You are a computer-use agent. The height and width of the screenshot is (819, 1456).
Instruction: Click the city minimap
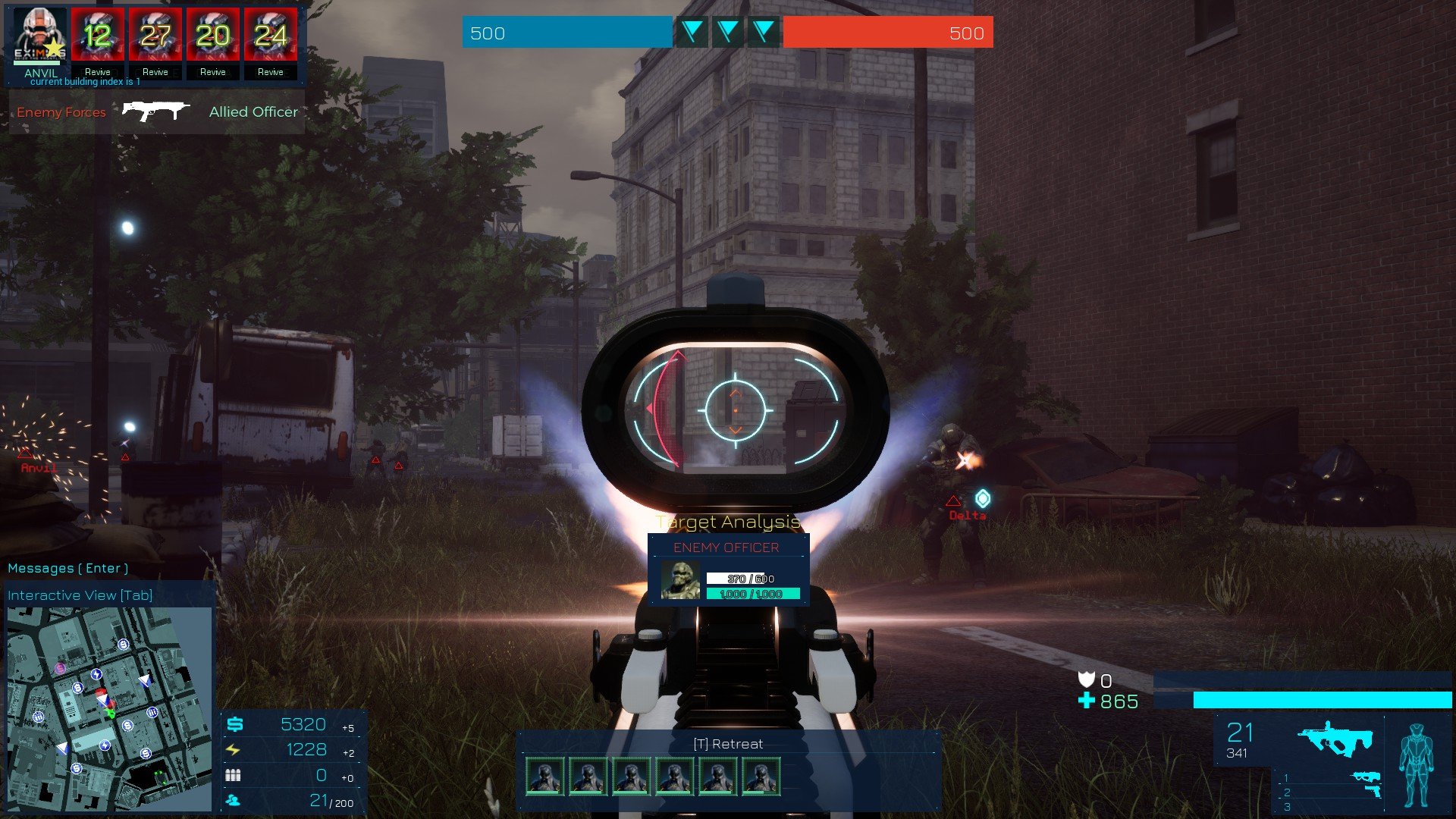pos(109,708)
